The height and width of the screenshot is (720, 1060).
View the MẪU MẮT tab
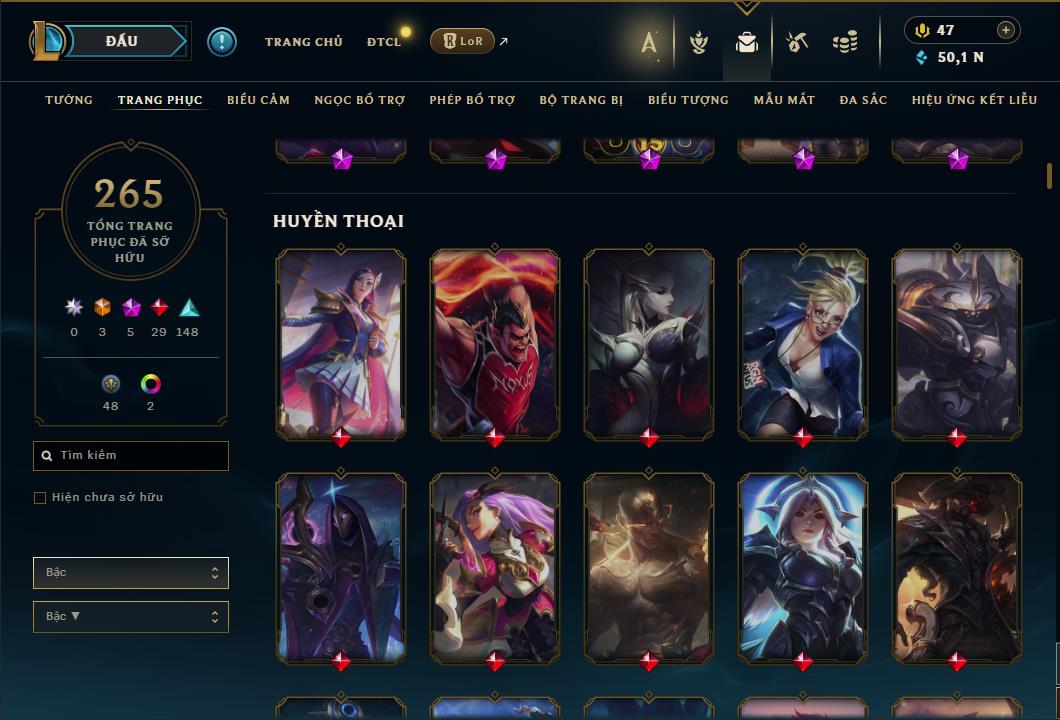(784, 100)
